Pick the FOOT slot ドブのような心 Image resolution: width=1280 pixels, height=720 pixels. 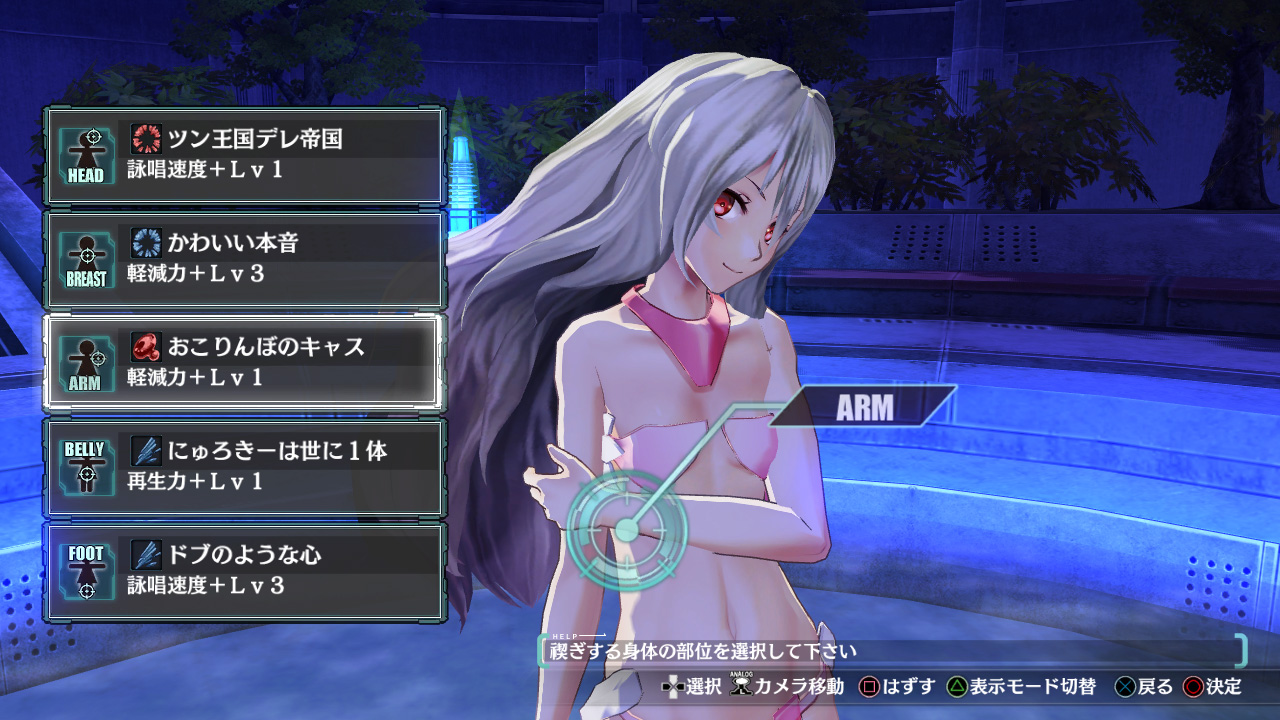click(244, 571)
